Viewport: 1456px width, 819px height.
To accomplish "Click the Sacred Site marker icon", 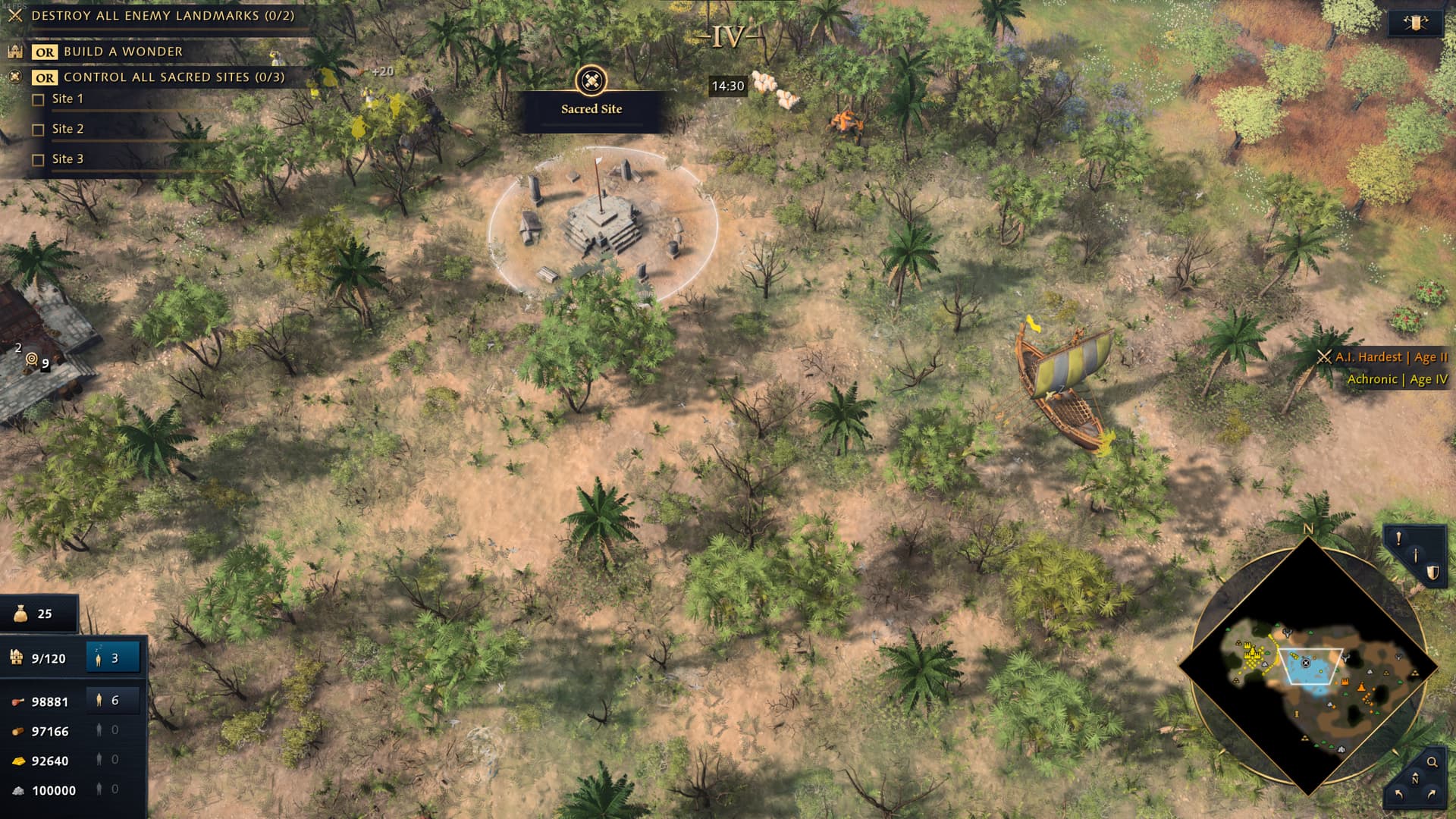I will tap(591, 80).
